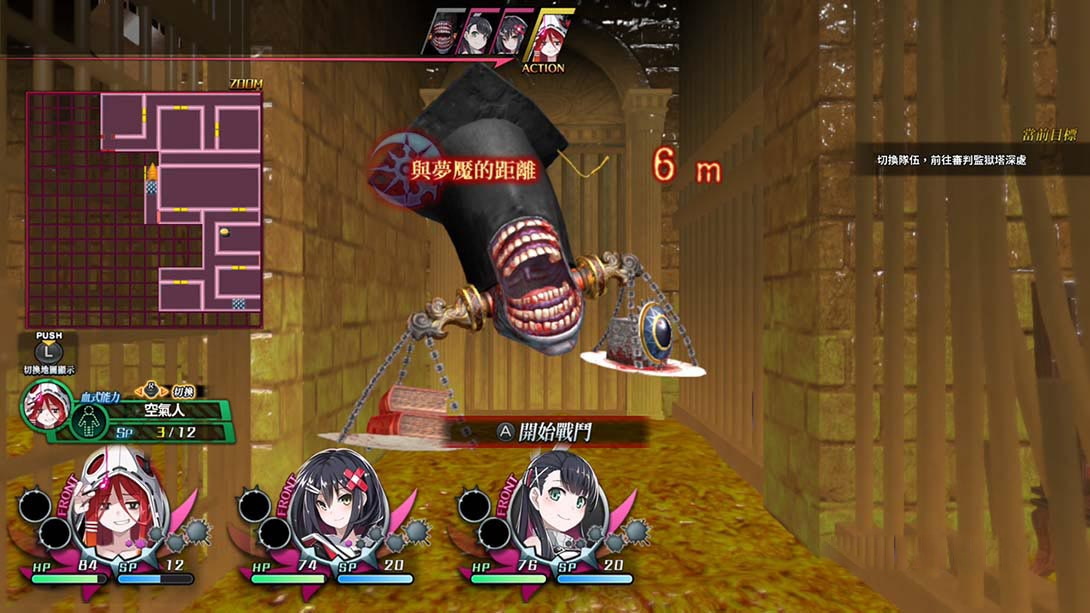Choose the green-eyed black-haired girl party portrait
Viewport: 1090px width, 613px height.
click(553, 512)
